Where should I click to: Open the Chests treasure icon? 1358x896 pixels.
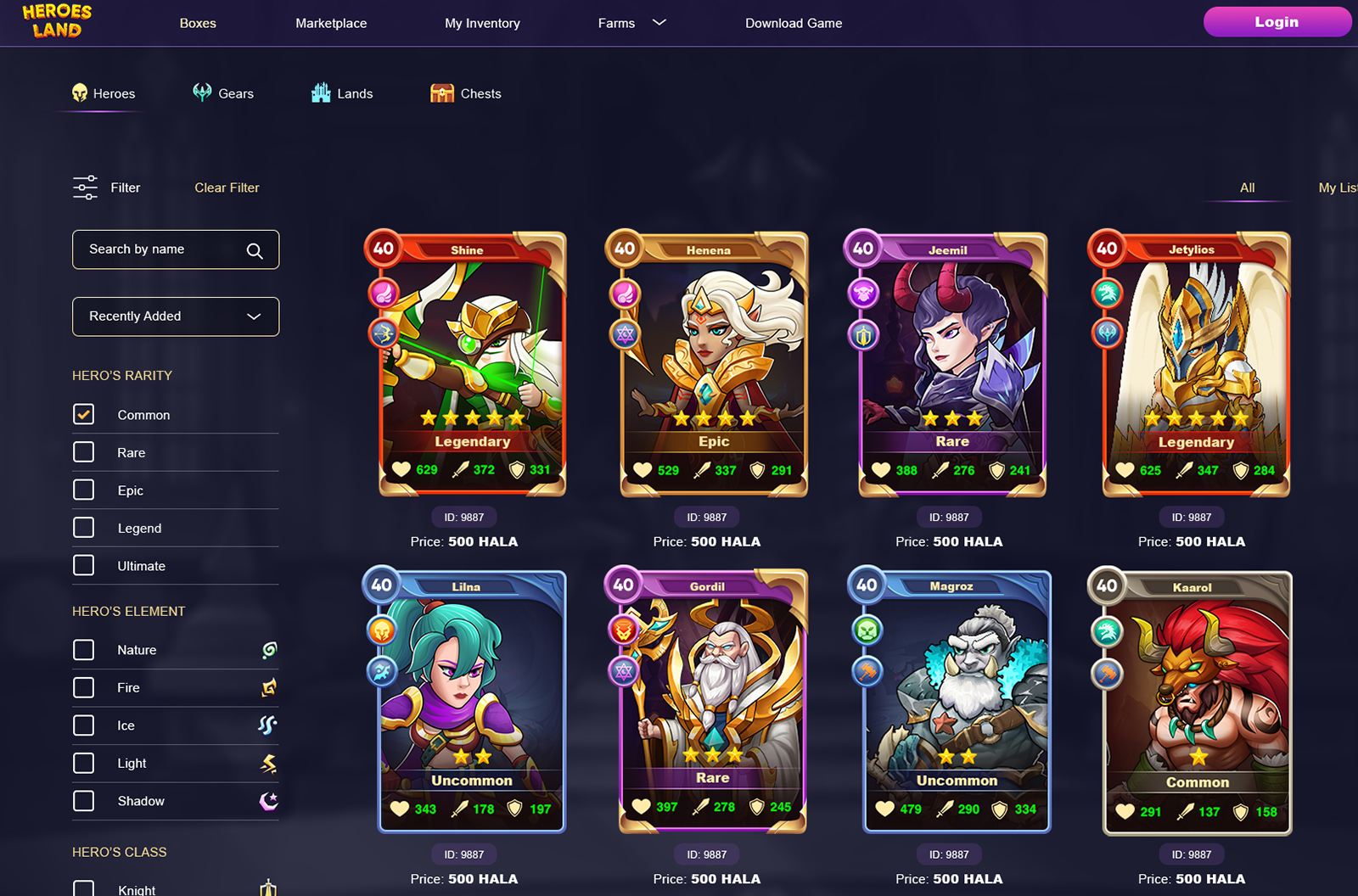(442, 92)
